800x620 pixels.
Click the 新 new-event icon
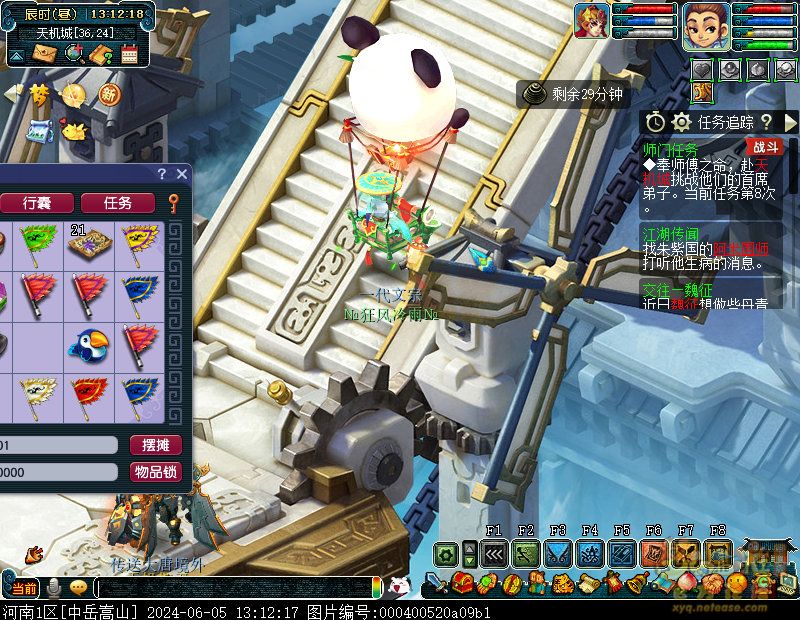tap(108, 95)
